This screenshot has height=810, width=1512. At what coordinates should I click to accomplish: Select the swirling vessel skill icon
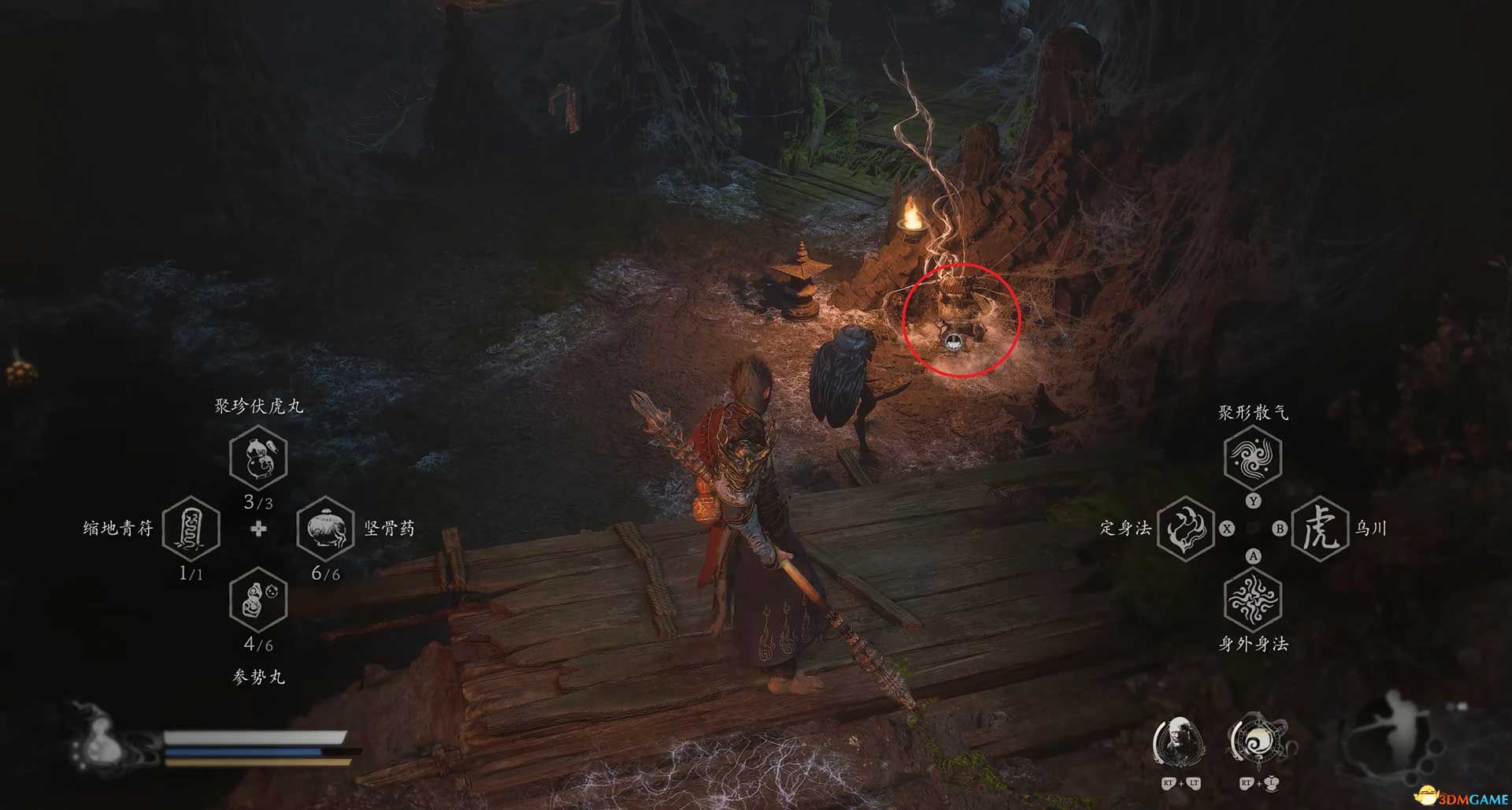tap(1257, 742)
